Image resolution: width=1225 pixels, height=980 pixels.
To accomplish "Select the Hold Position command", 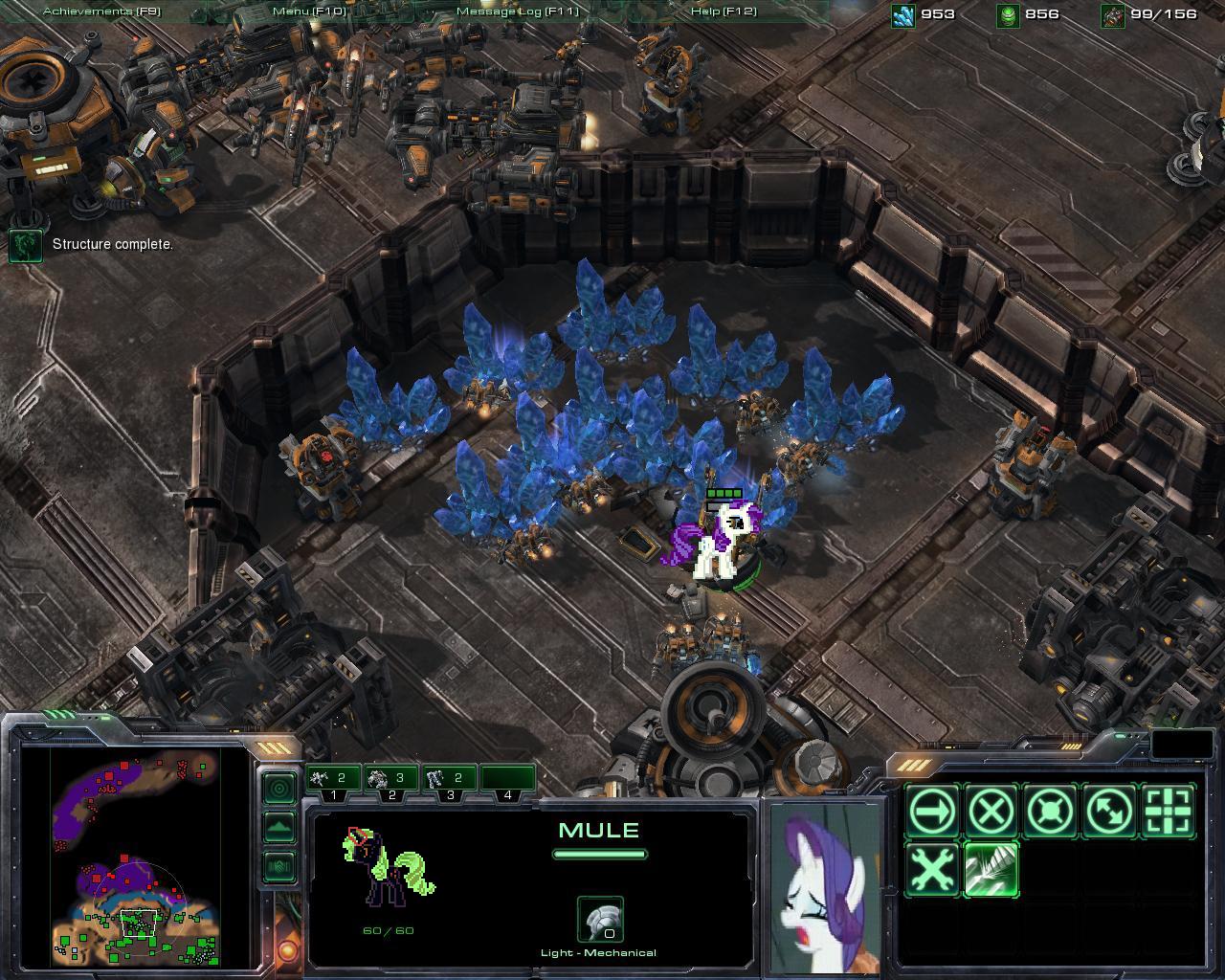I will [x=1051, y=813].
